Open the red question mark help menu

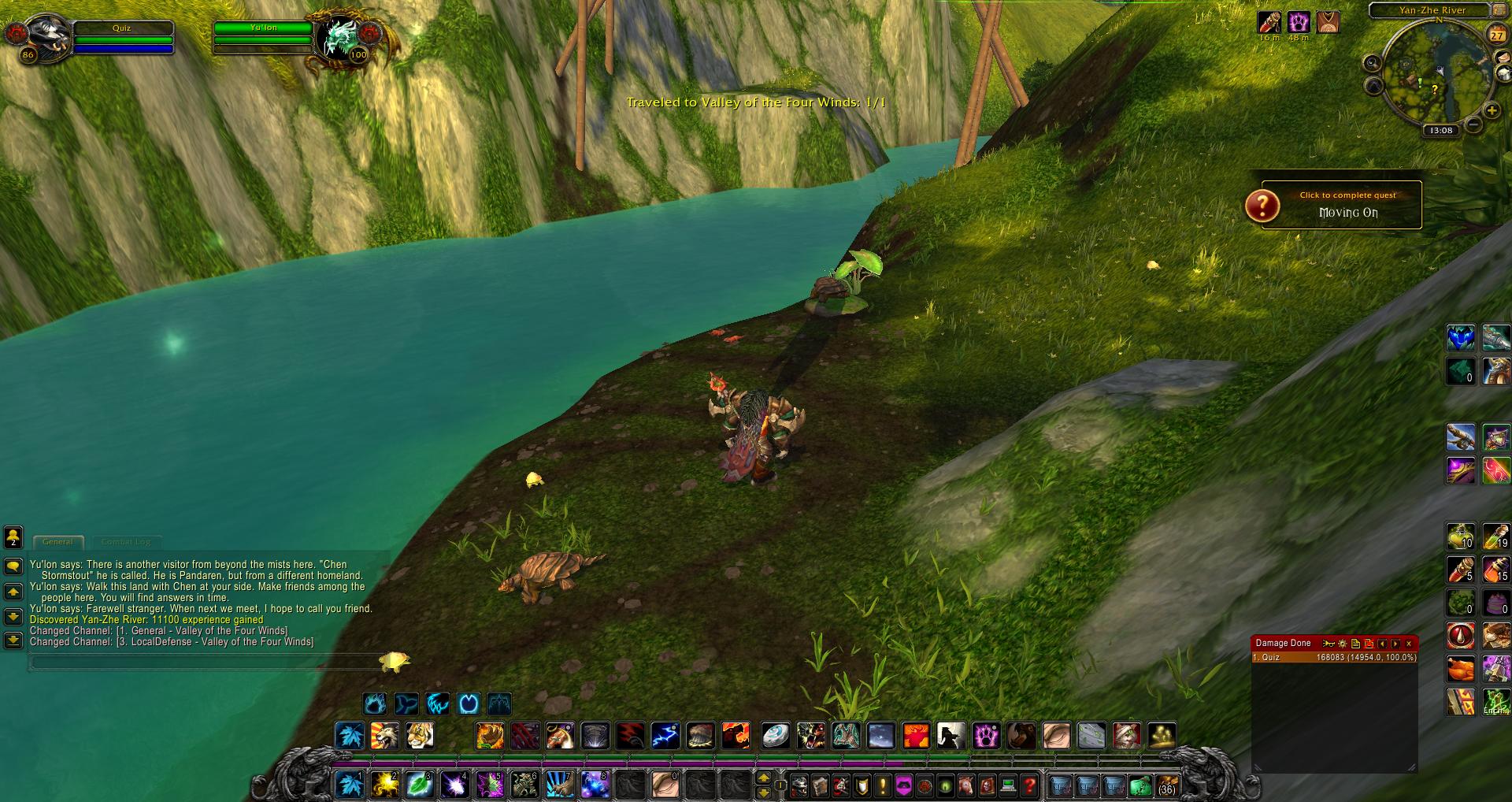pyautogui.click(x=1028, y=785)
